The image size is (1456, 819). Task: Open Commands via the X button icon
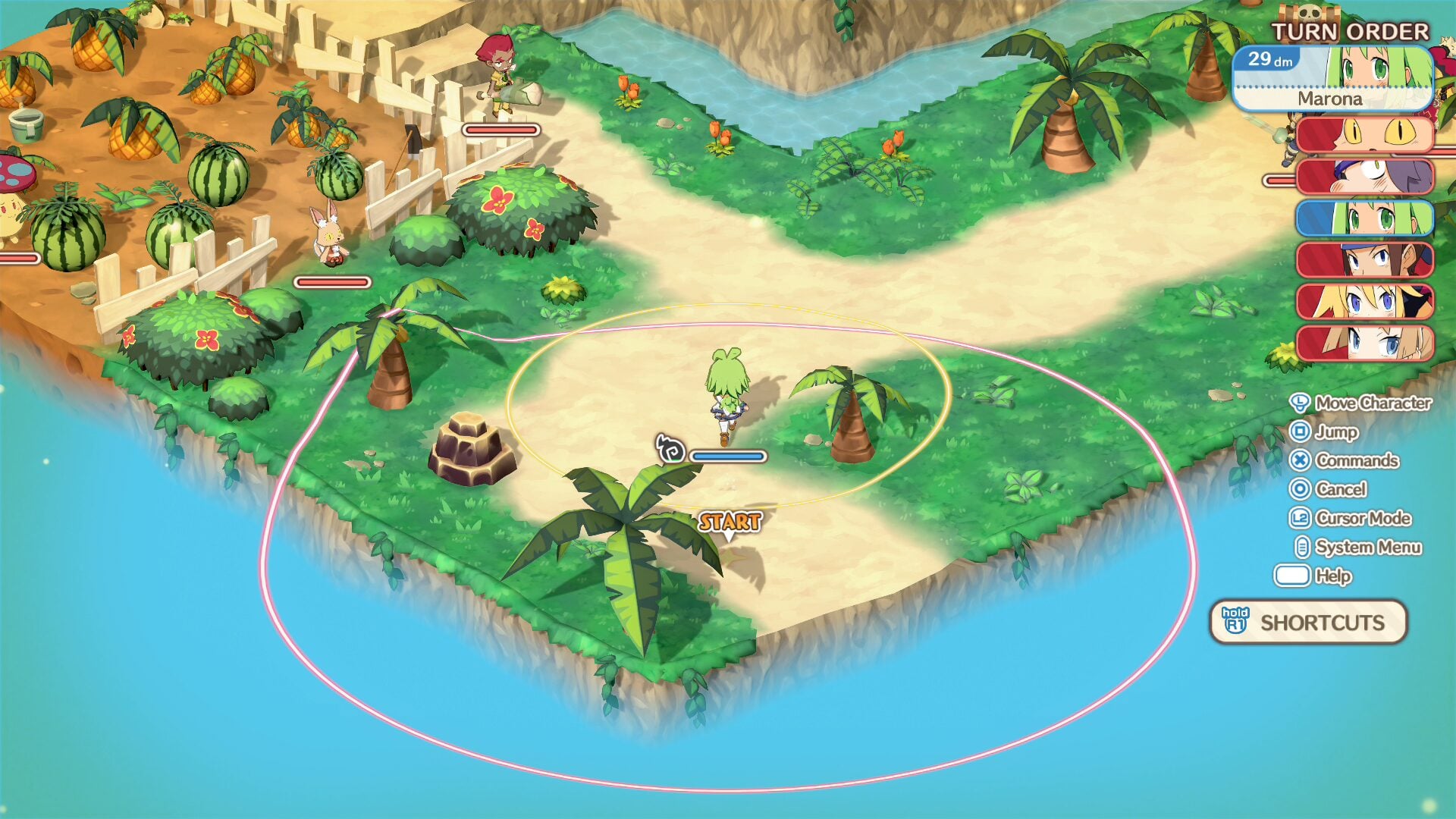pos(1300,461)
